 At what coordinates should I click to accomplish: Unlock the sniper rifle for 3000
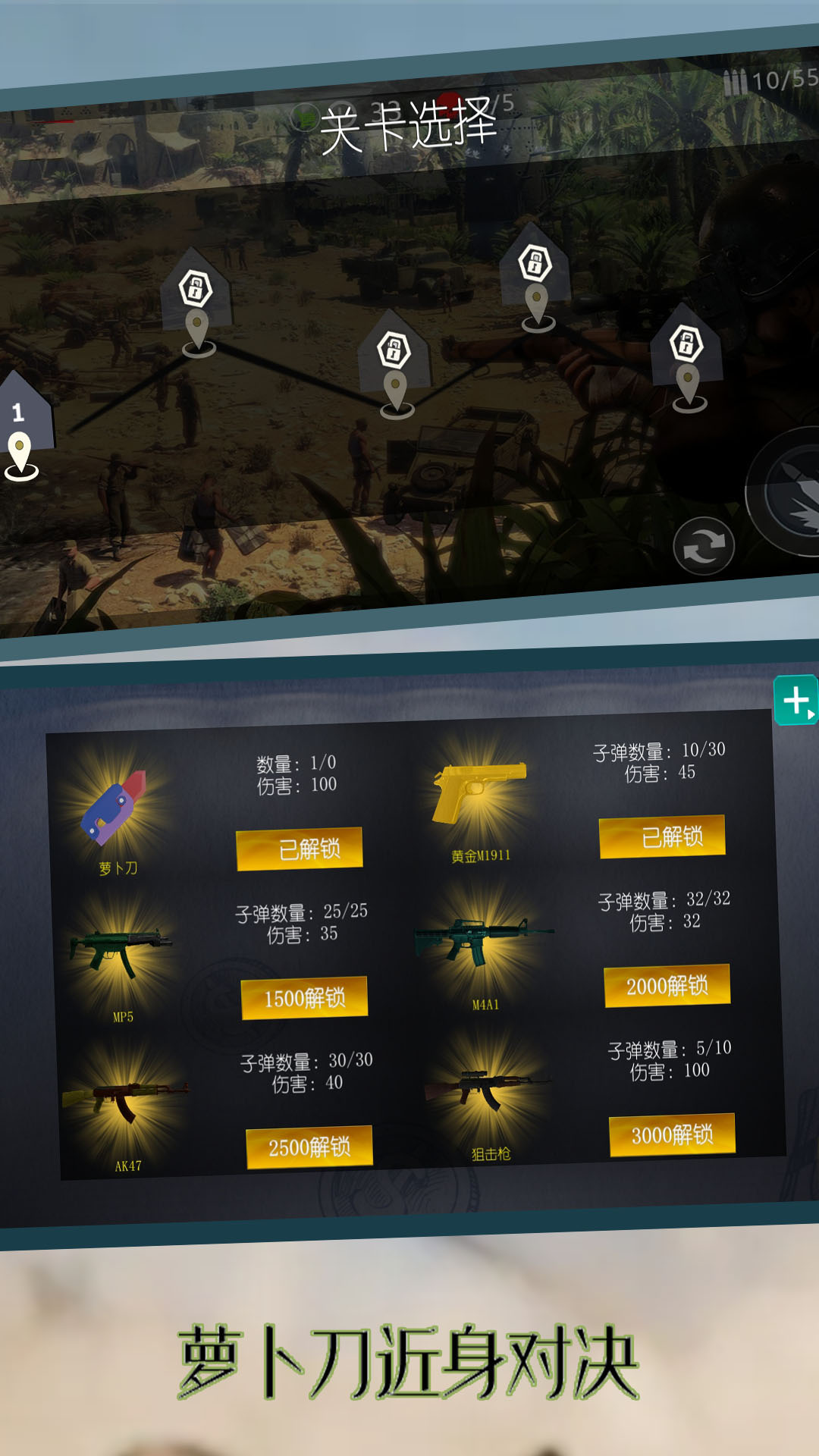(x=672, y=1134)
